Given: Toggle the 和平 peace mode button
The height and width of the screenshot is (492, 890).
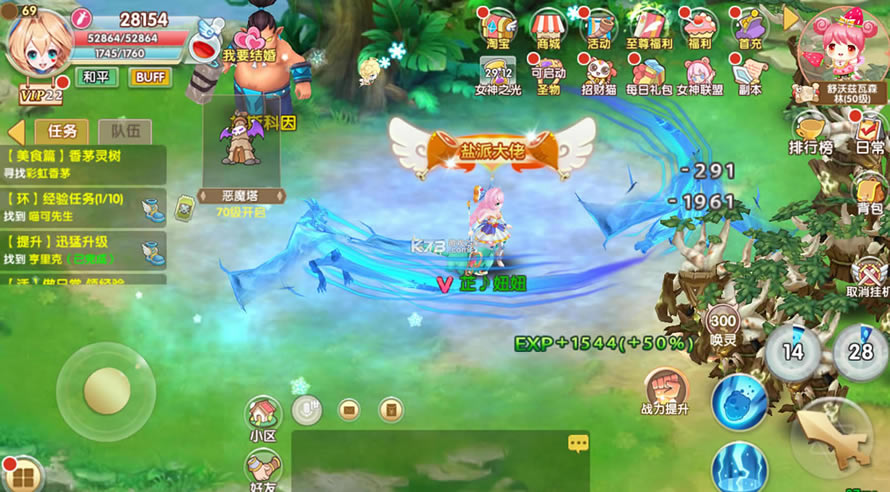Looking at the screenshot, I should (x=96, y=77).
